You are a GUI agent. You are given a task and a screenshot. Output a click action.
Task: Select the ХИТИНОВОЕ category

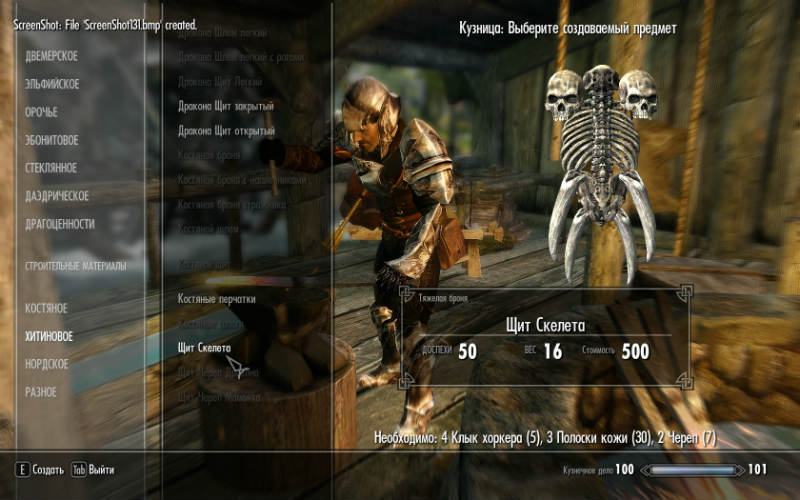tap(49, 337)
